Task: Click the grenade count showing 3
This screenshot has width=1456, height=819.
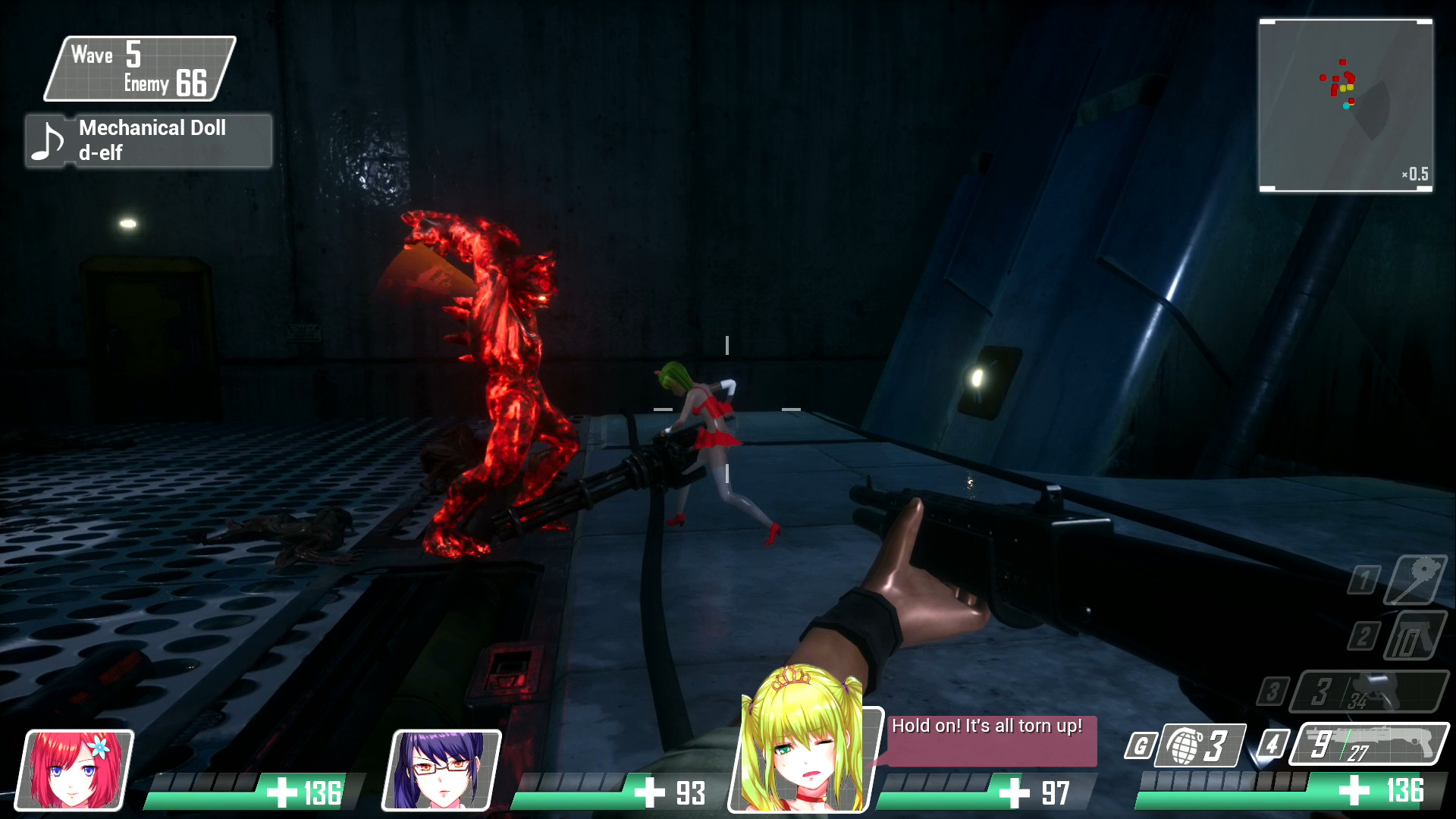Action: coord(1217,747)
